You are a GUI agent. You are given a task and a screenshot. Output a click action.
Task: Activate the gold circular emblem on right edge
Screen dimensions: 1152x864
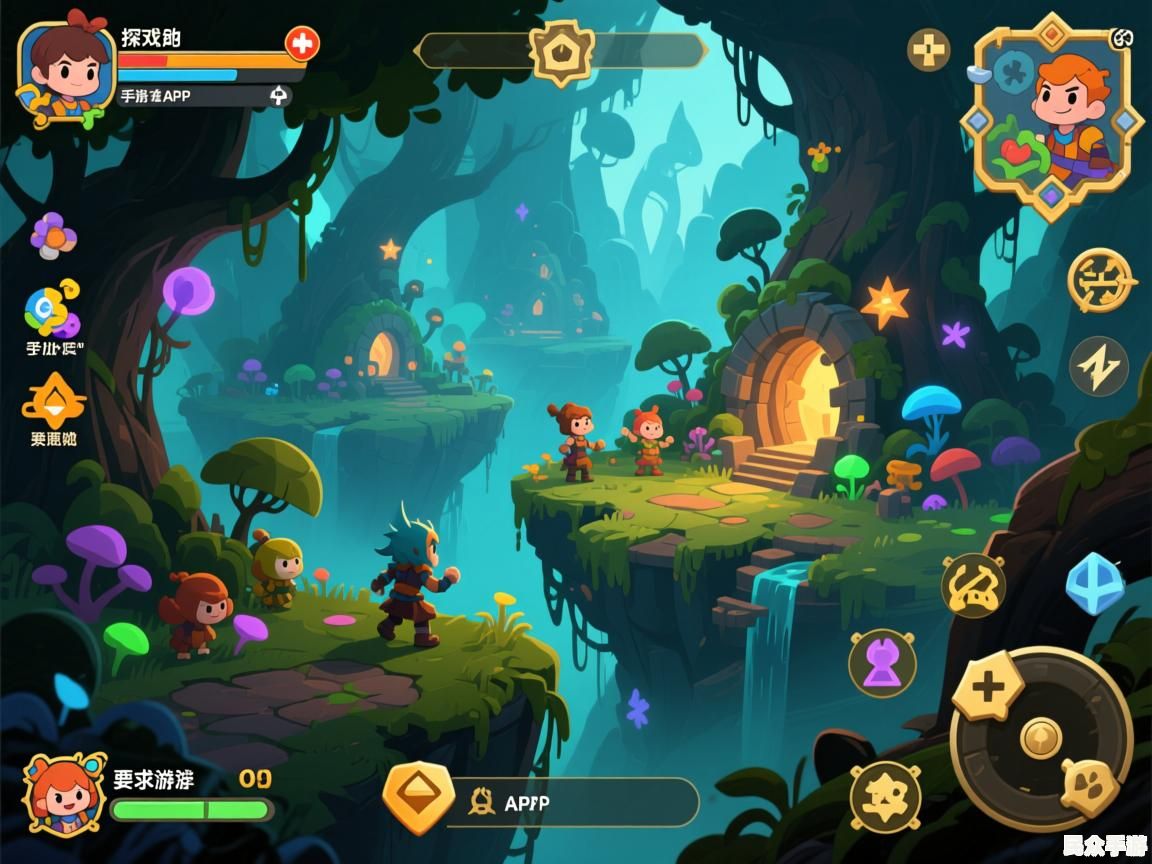1101,281
